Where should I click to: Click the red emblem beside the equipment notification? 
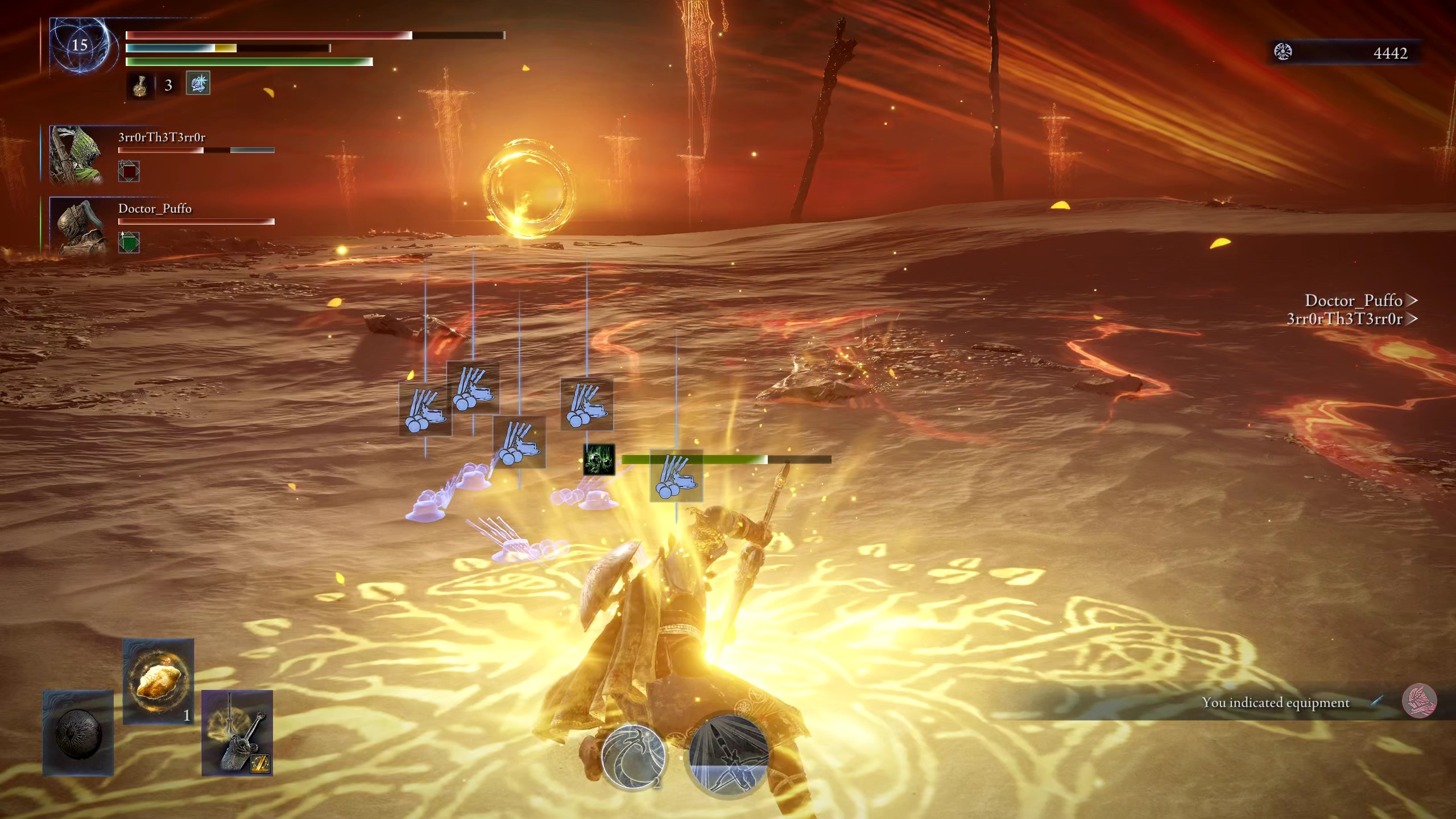click(1419, 701)
